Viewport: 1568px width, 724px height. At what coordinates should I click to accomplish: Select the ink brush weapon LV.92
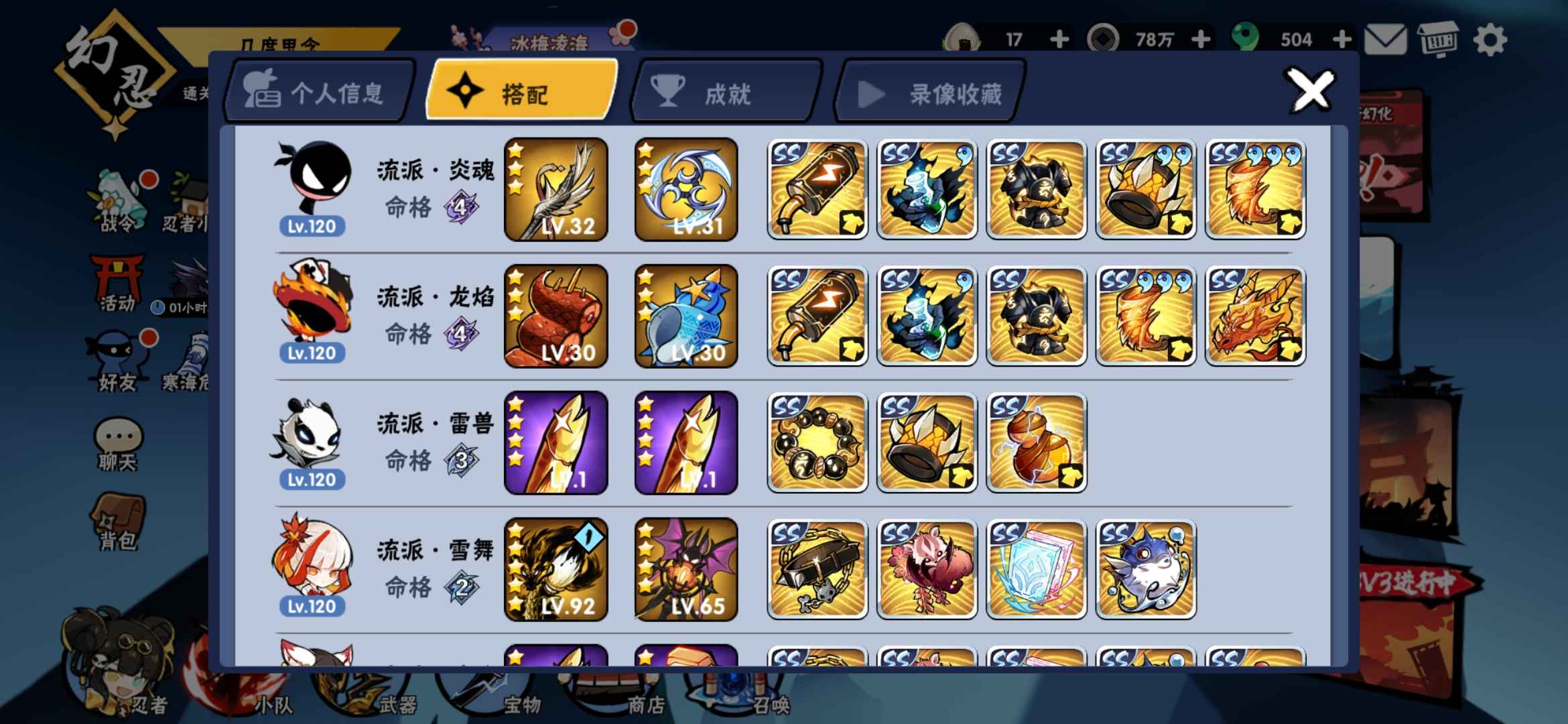[556, 570]
